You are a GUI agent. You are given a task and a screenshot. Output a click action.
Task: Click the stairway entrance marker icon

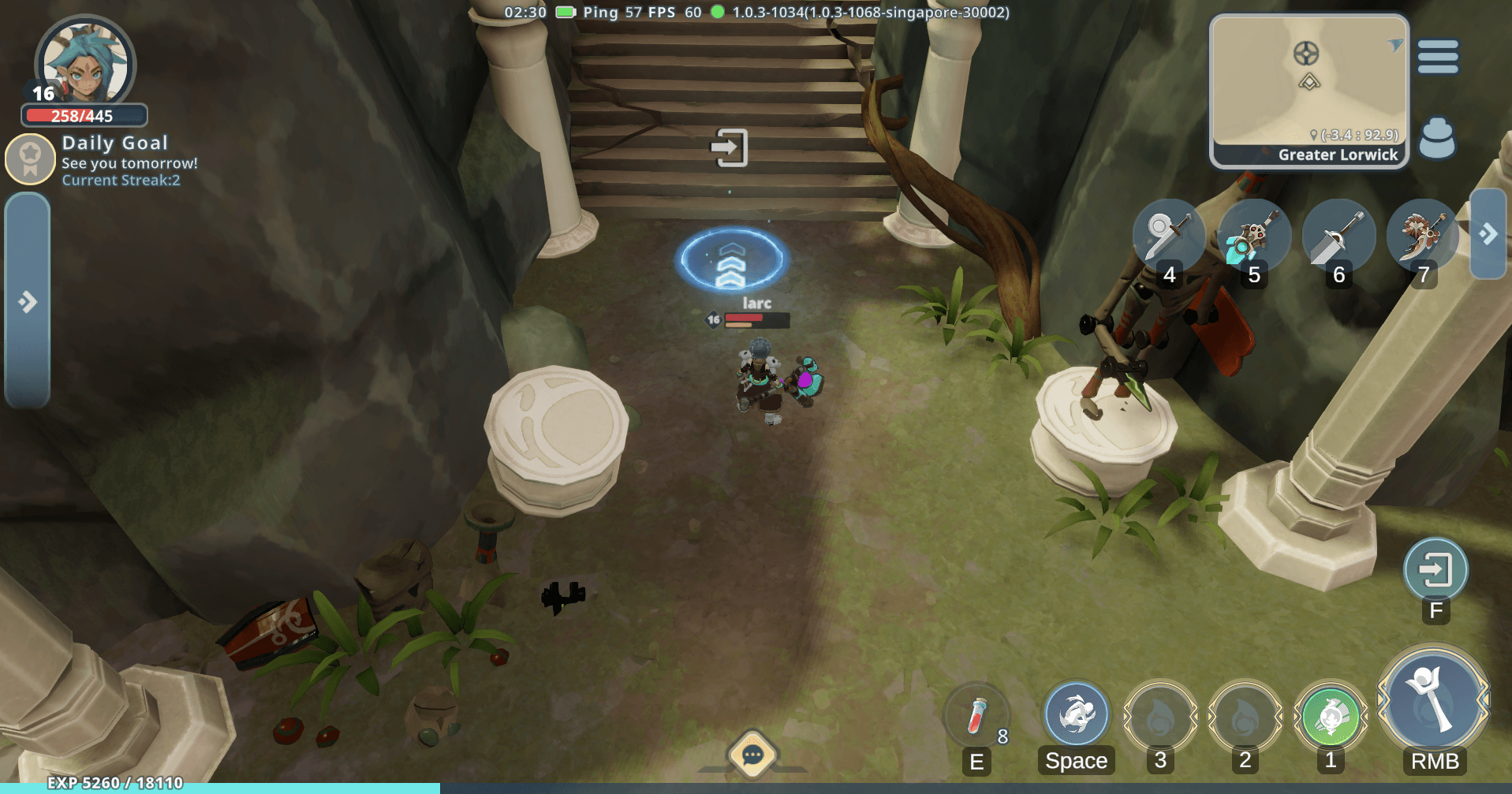point(730,147)
